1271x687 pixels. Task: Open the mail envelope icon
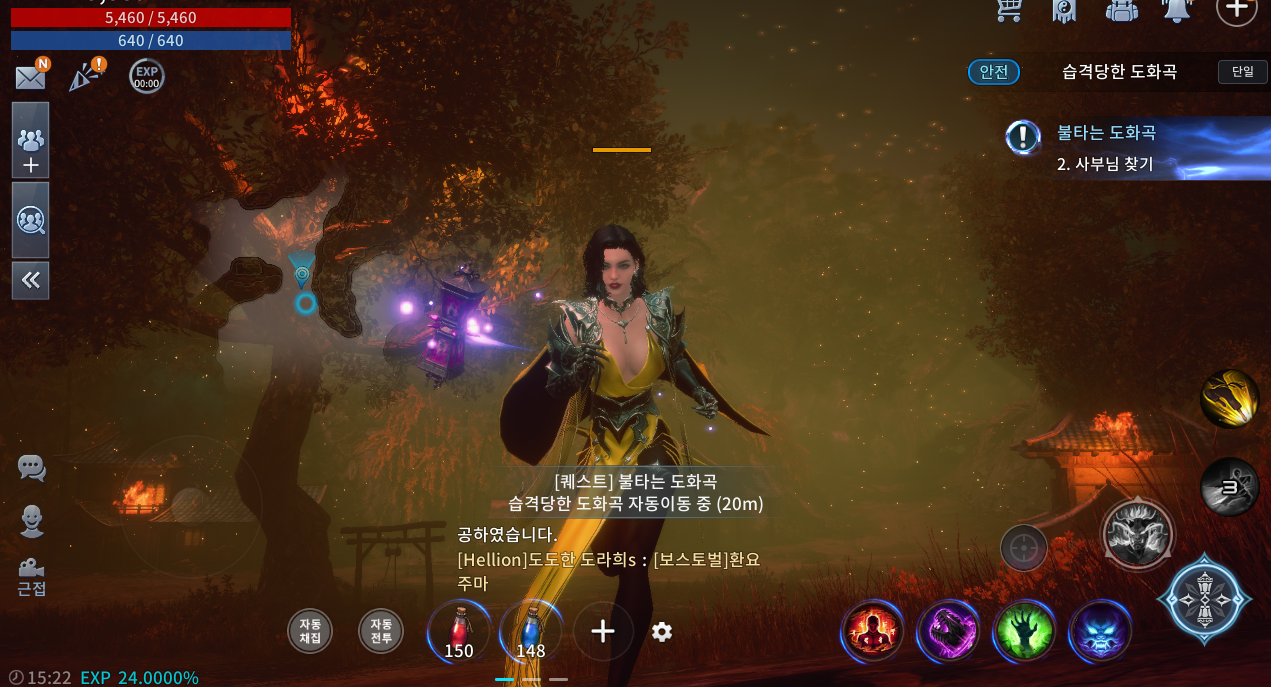(31, 77)
